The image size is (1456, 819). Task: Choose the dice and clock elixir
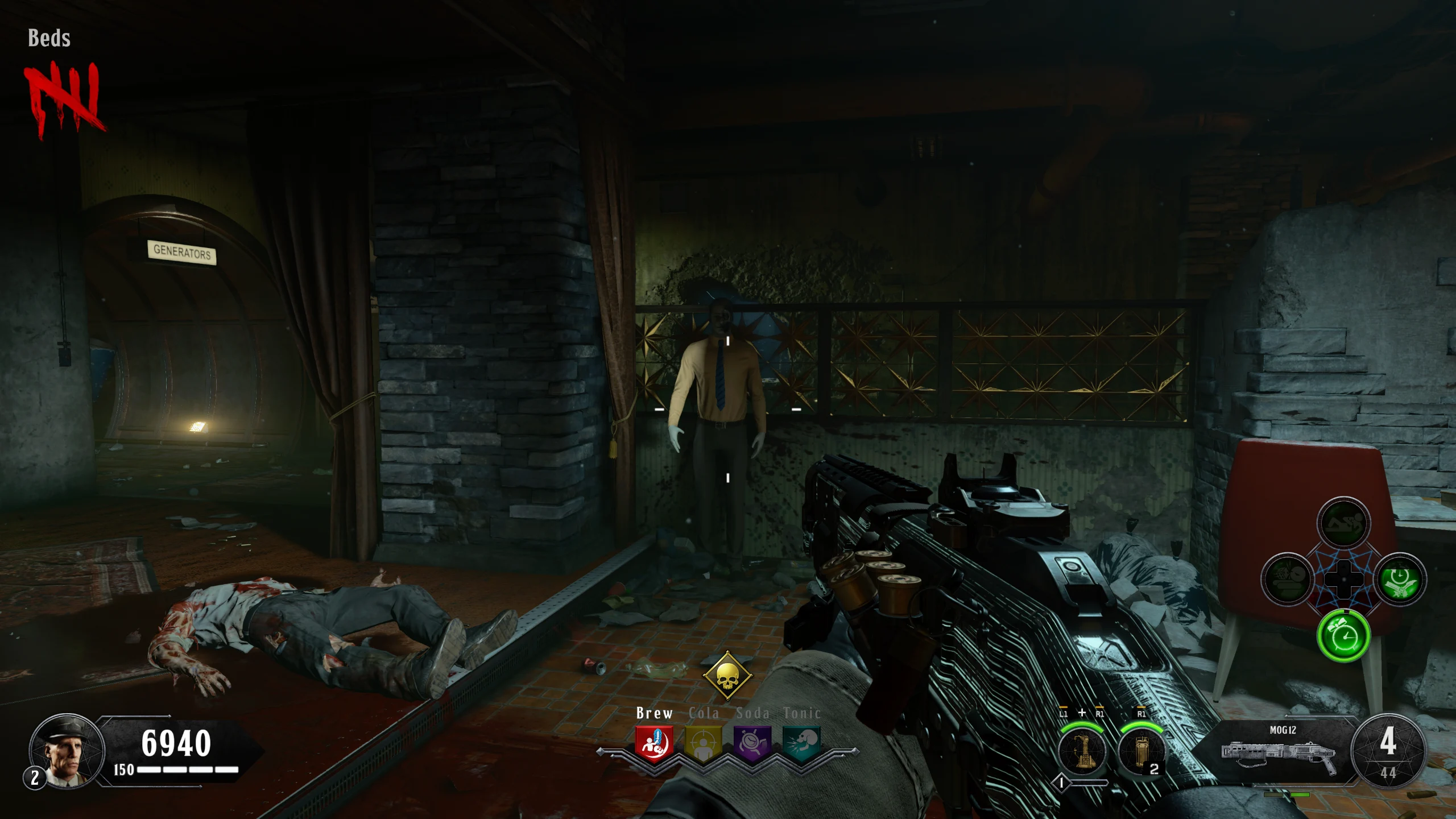[x=1288, y=580]
